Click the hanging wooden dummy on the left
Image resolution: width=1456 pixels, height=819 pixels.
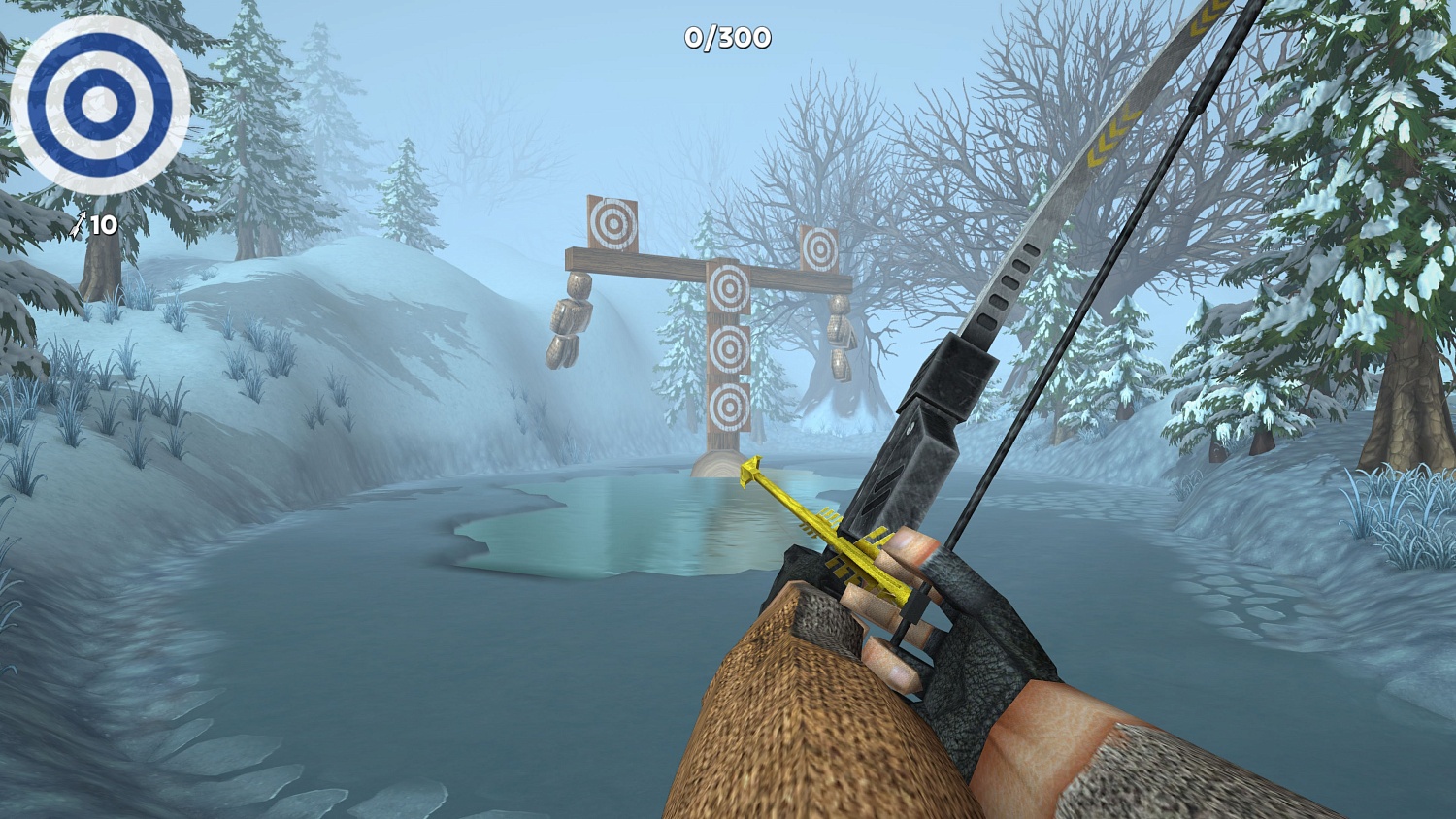pos(571,315)
